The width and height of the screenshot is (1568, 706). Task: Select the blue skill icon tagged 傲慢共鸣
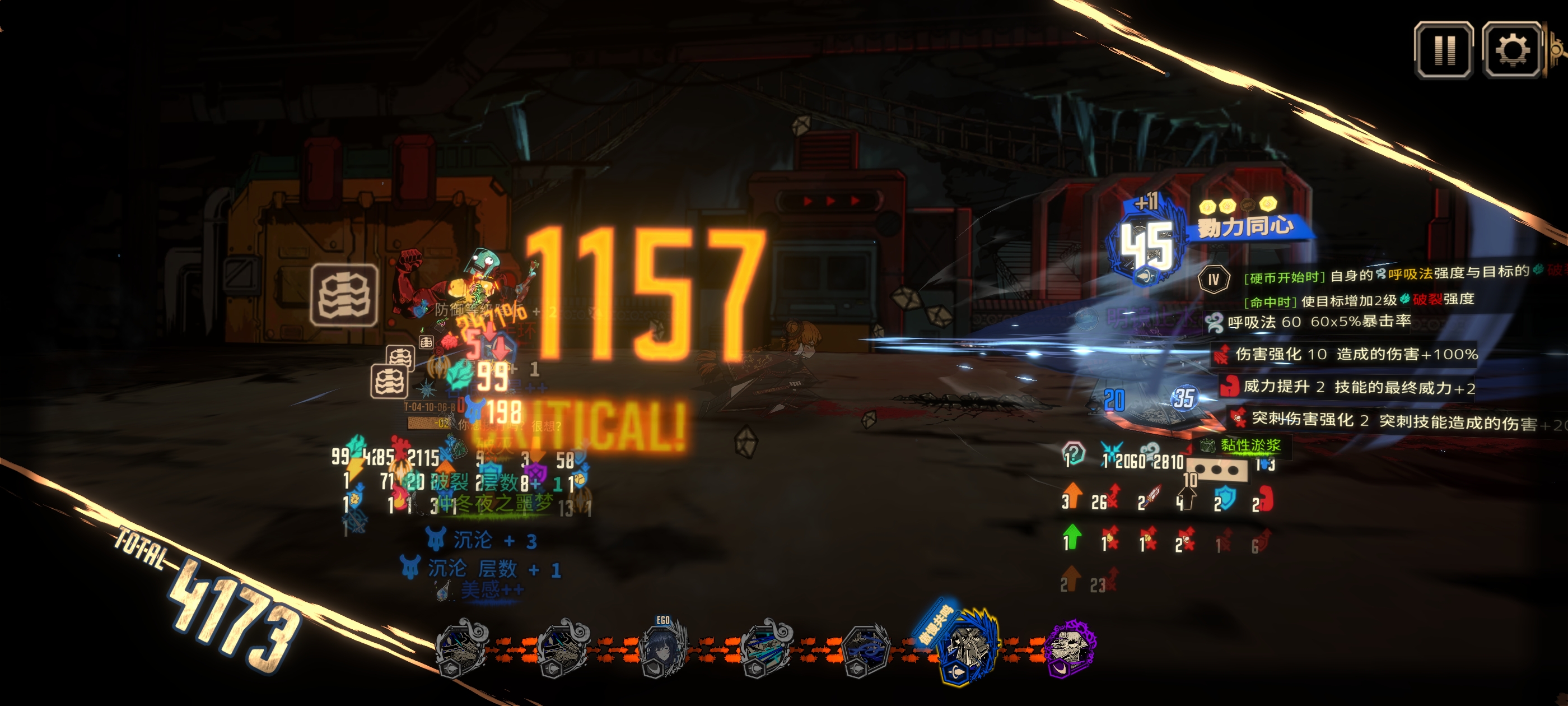click(967, 648)
